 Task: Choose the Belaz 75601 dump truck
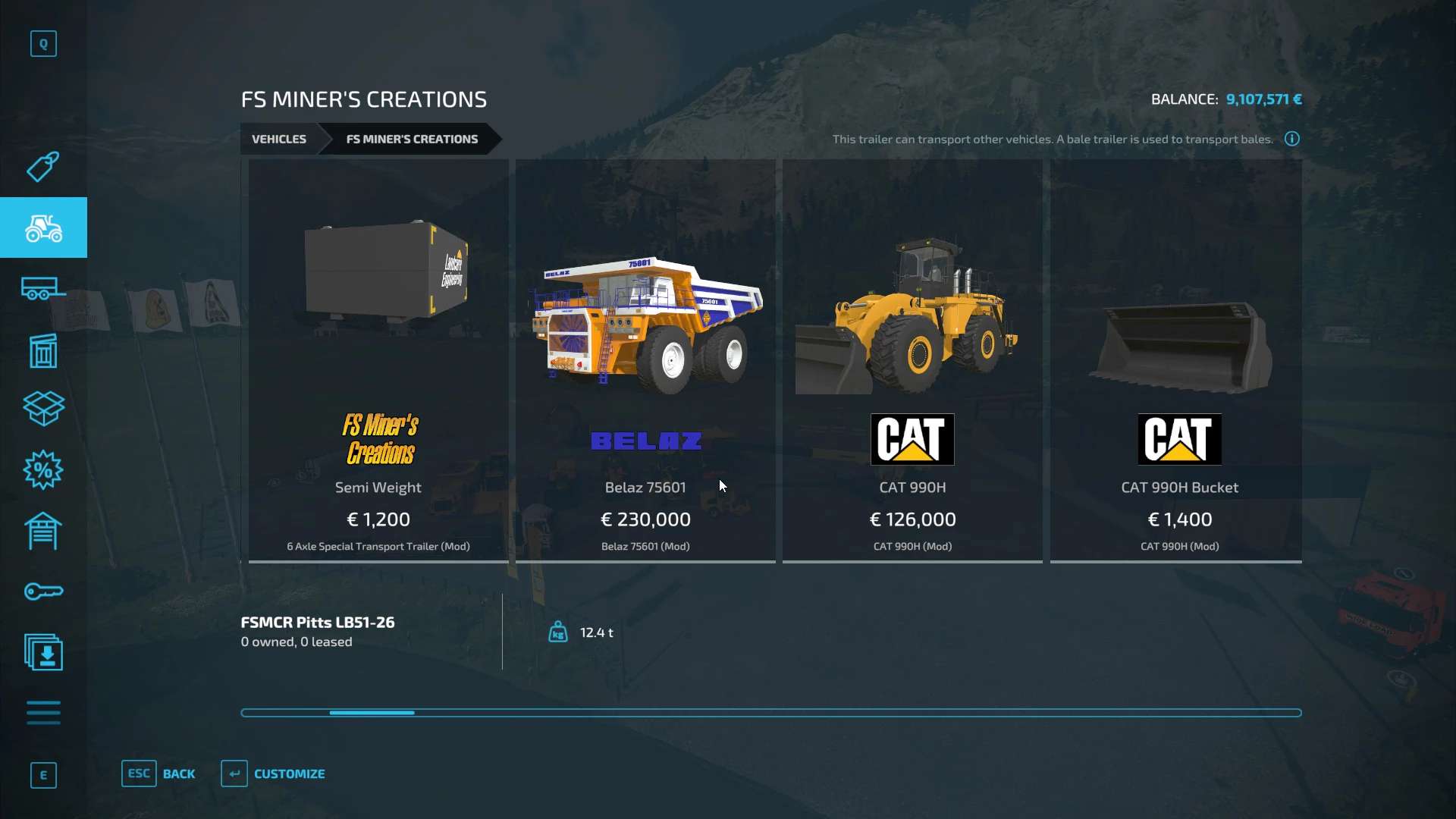tap(645, 361)
